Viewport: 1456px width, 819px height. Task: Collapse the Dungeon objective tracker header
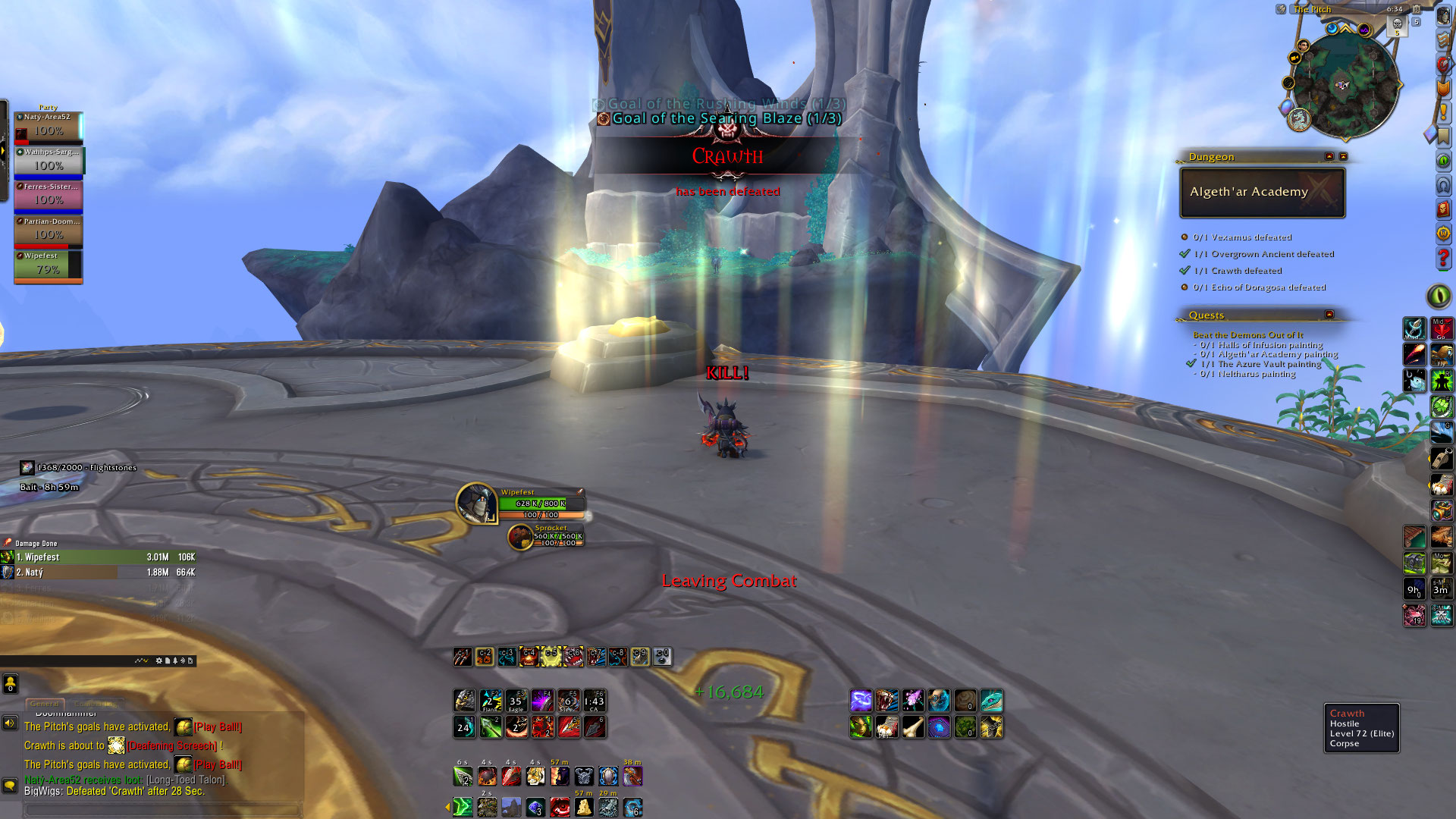1329,156
